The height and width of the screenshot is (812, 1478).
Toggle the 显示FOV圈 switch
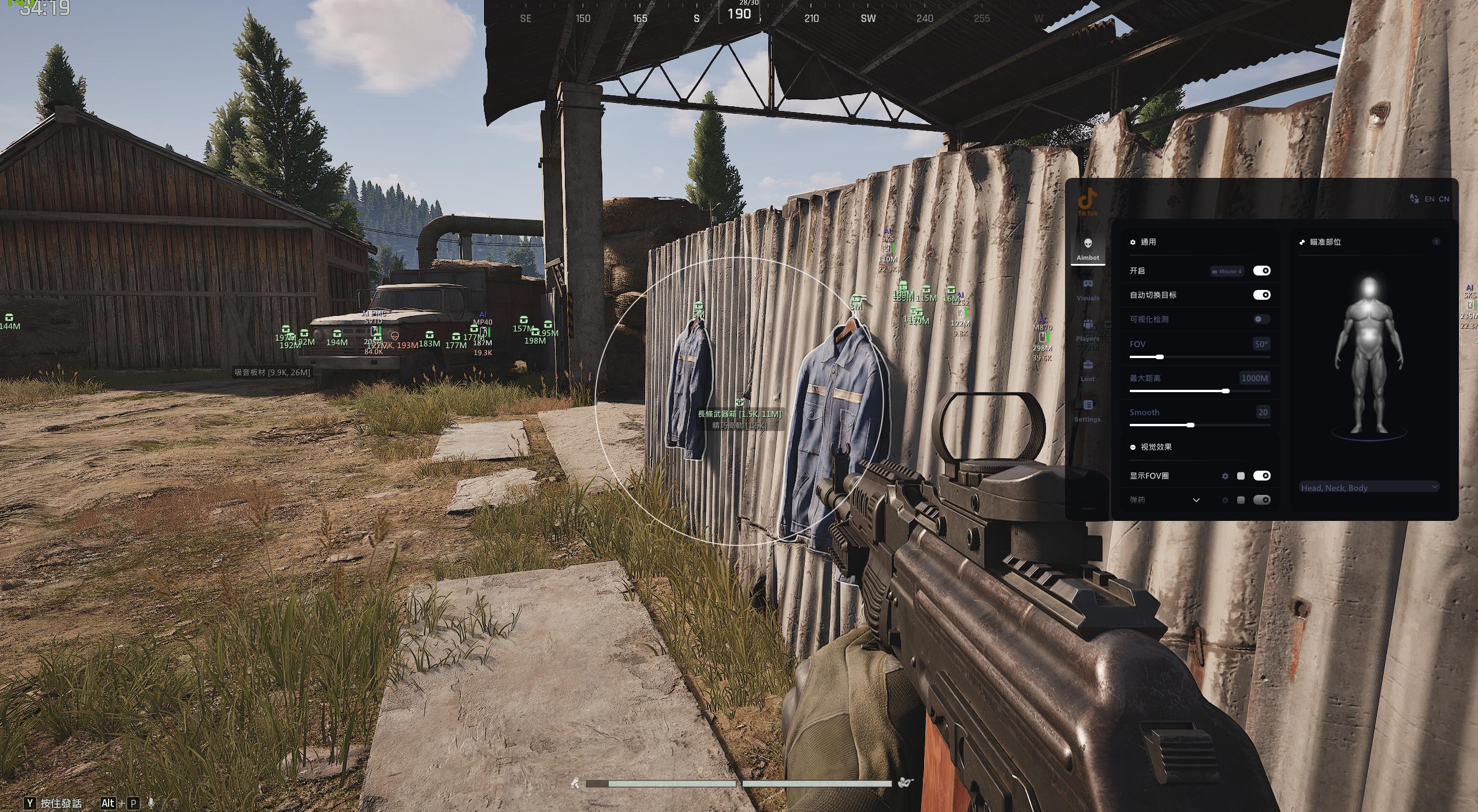1261,476
